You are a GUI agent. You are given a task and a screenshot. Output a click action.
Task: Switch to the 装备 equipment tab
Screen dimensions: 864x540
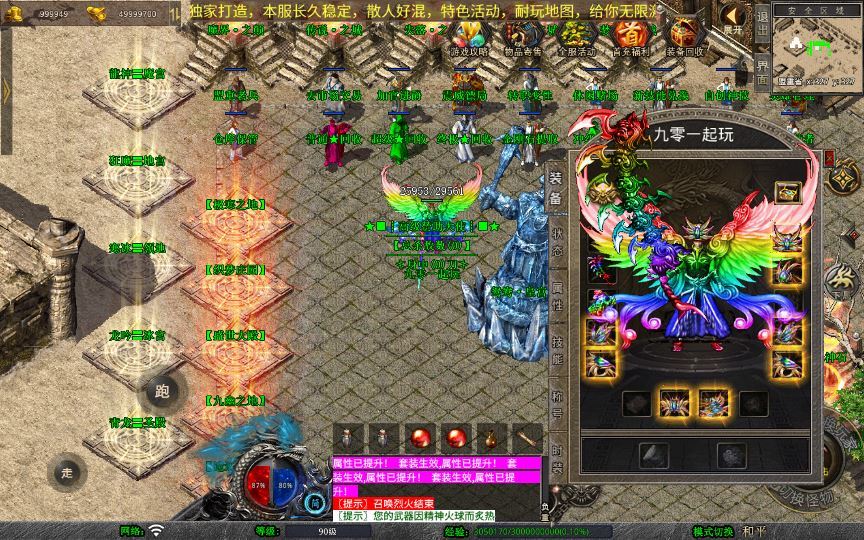[556, 190]
